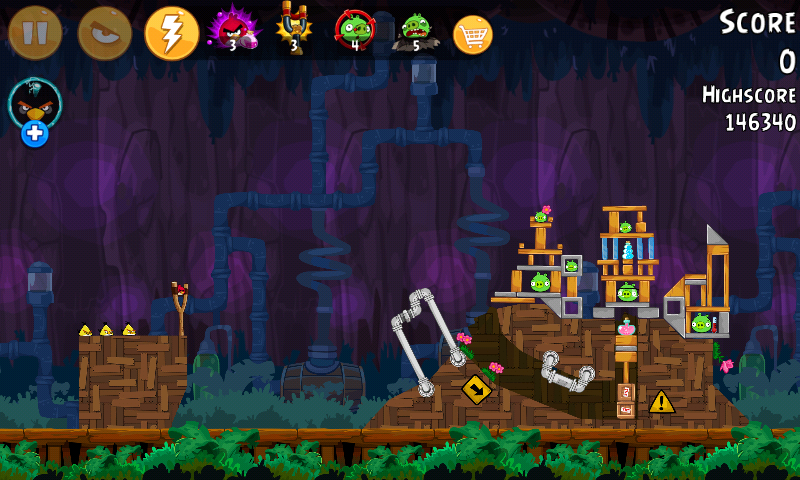Screen dimensions: 800x480
Task: Tap the lightning bolt power-up button
Action: click(x=172, y=33)
